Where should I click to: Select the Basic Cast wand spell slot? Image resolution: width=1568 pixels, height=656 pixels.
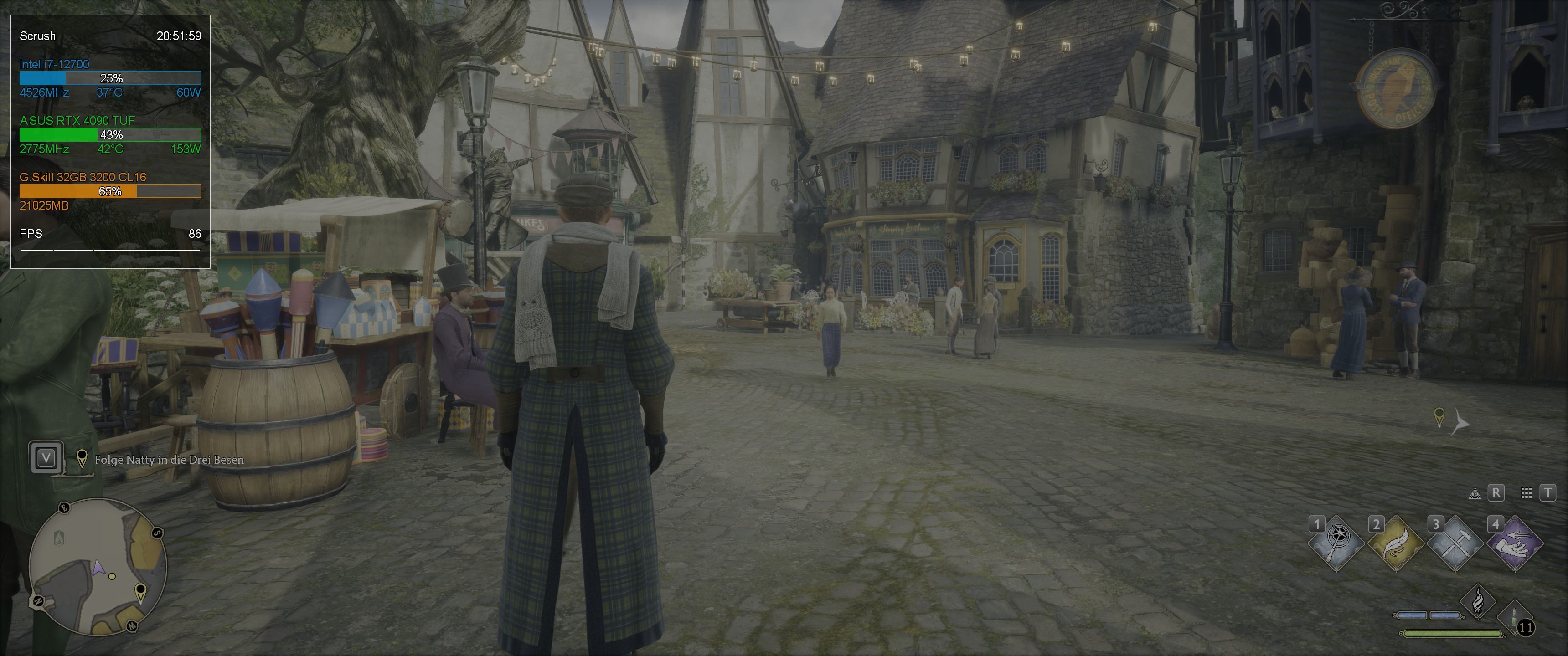click(1336, 543)
